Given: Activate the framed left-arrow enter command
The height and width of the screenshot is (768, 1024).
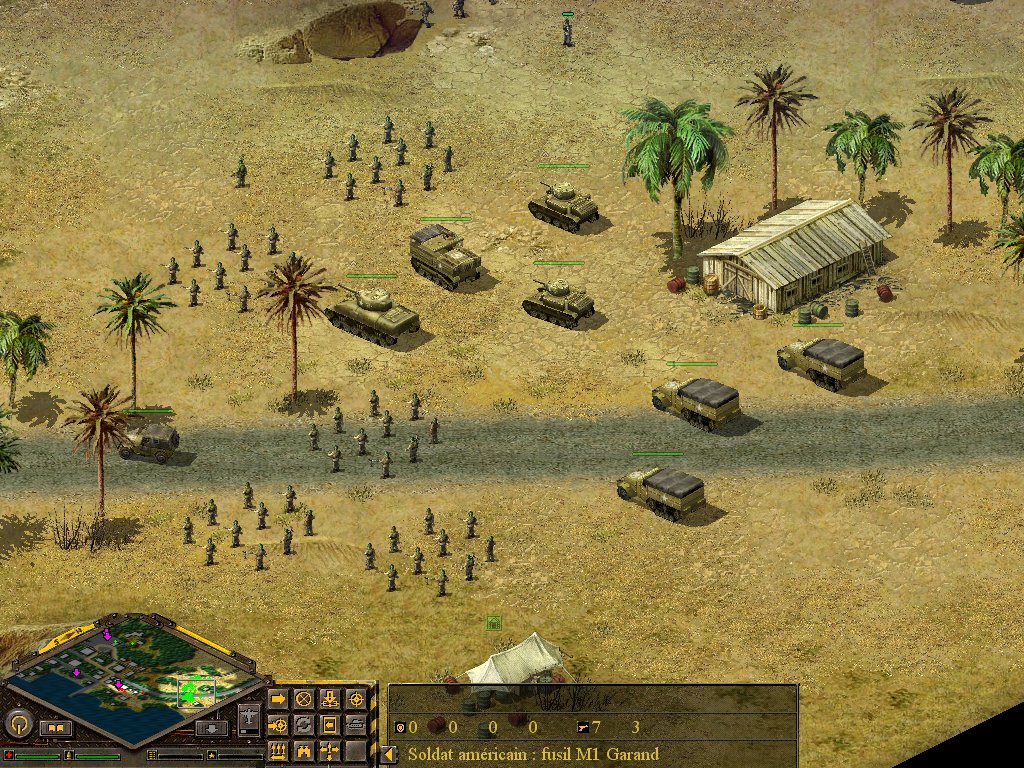Looking at the screenshot, I should click(x=330, y=724).
